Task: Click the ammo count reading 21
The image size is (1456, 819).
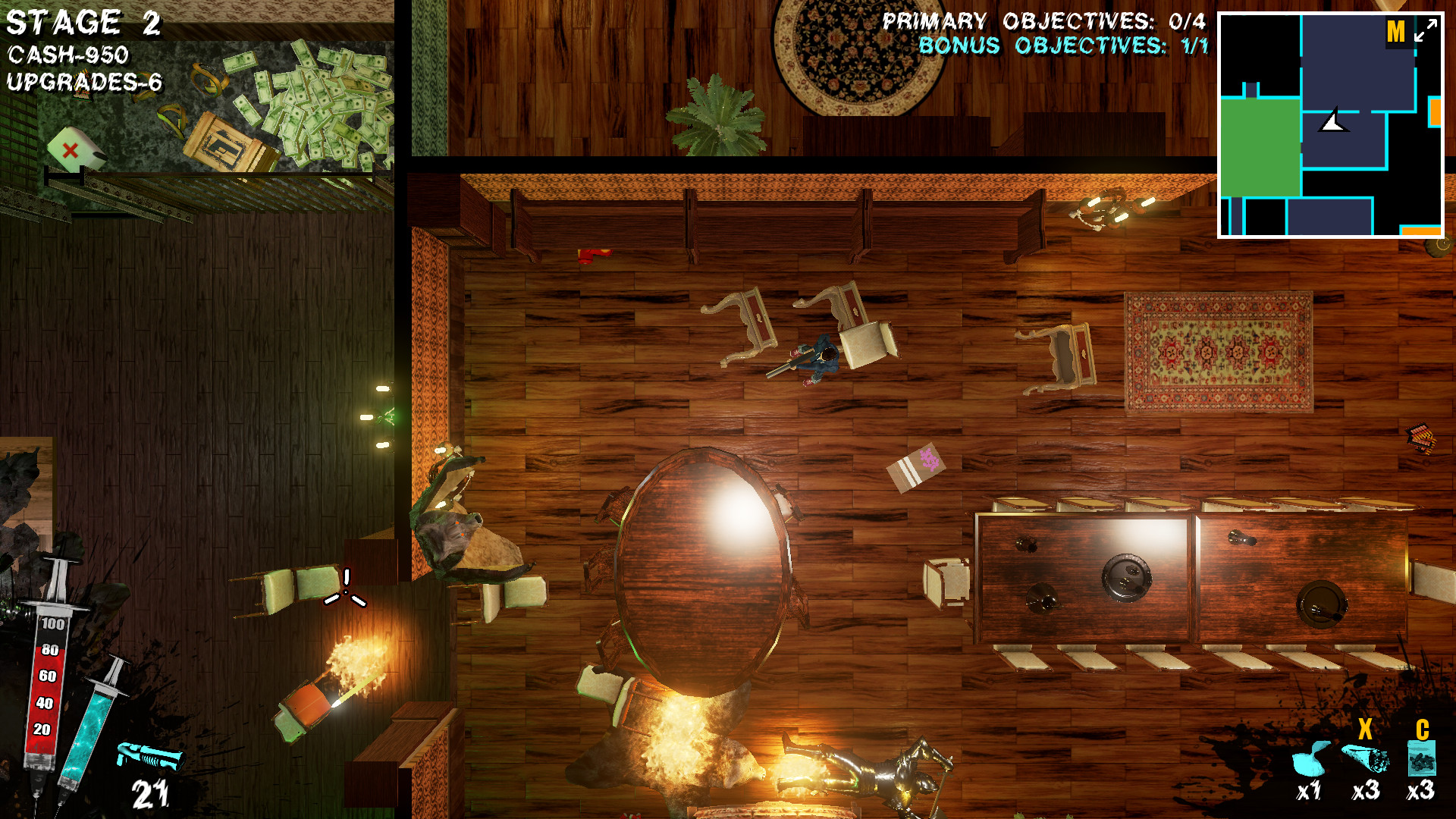Action: 149,795
